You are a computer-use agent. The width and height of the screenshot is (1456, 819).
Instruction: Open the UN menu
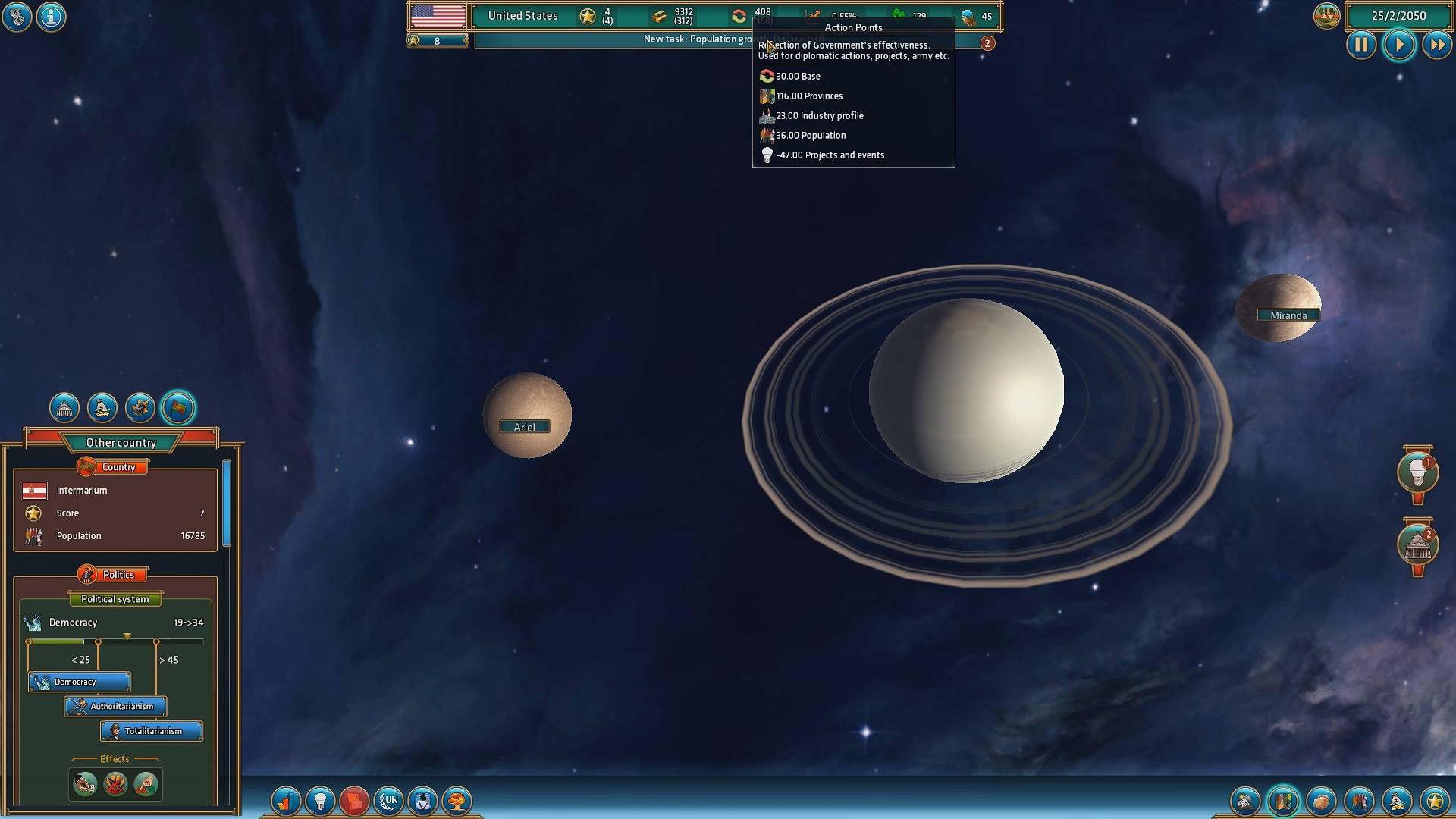[389, 800]
